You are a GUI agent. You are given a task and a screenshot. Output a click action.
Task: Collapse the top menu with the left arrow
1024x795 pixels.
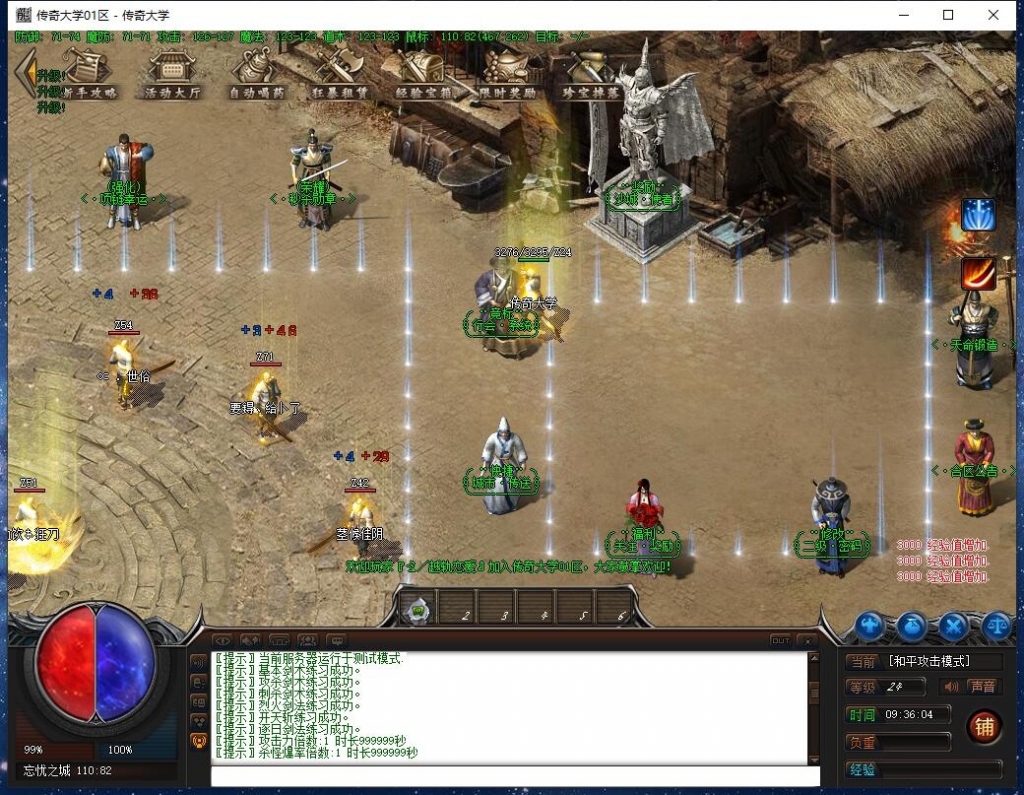(x=24, y=72)
